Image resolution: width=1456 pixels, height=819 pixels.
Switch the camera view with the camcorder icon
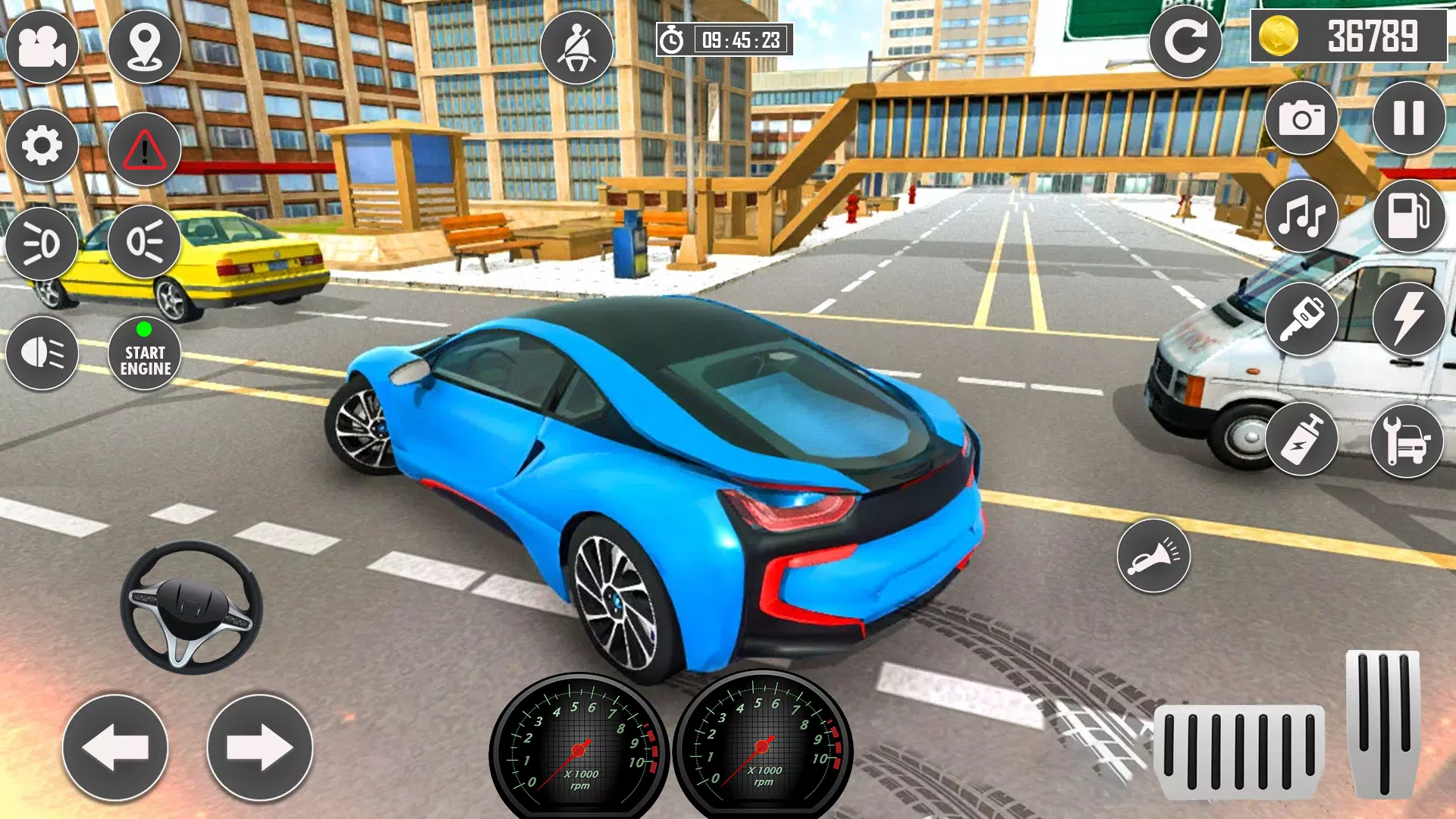click(x=42, y=46)
